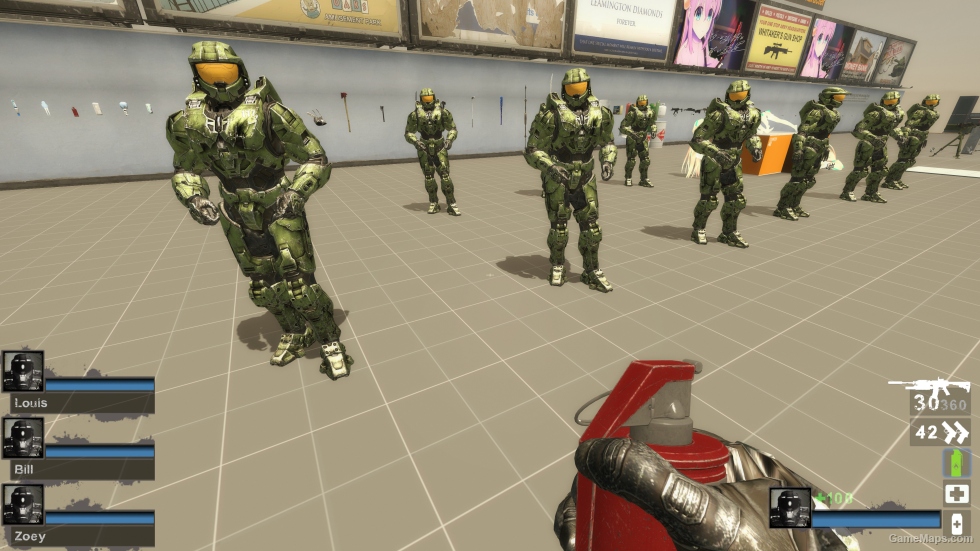The width and height of the screenshot is (980, 551).
Task: Switch to the dual pistols slot
Action: pyautogui.click(x=940, y=432)
